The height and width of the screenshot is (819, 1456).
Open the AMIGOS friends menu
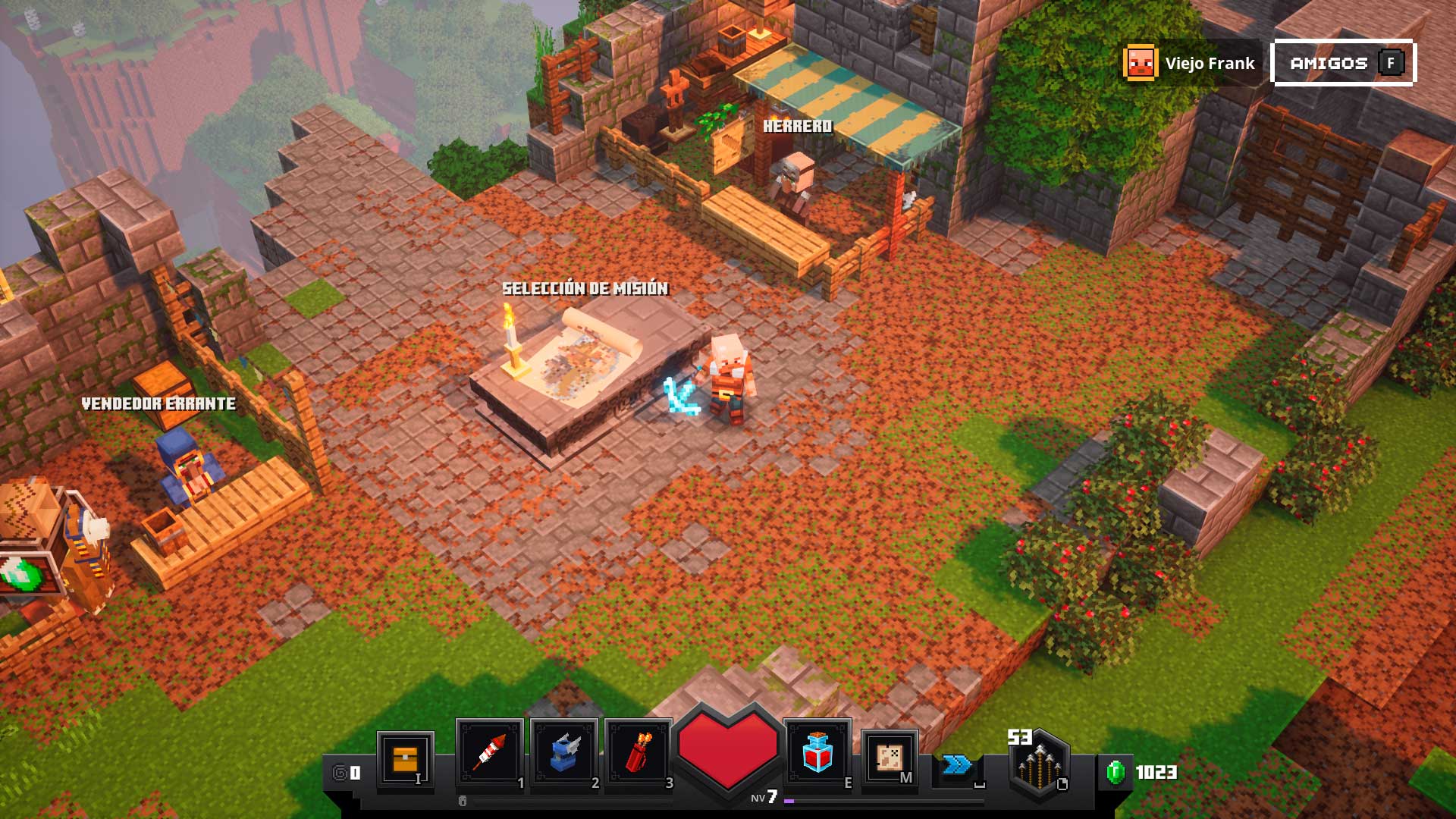(1344, 63)
